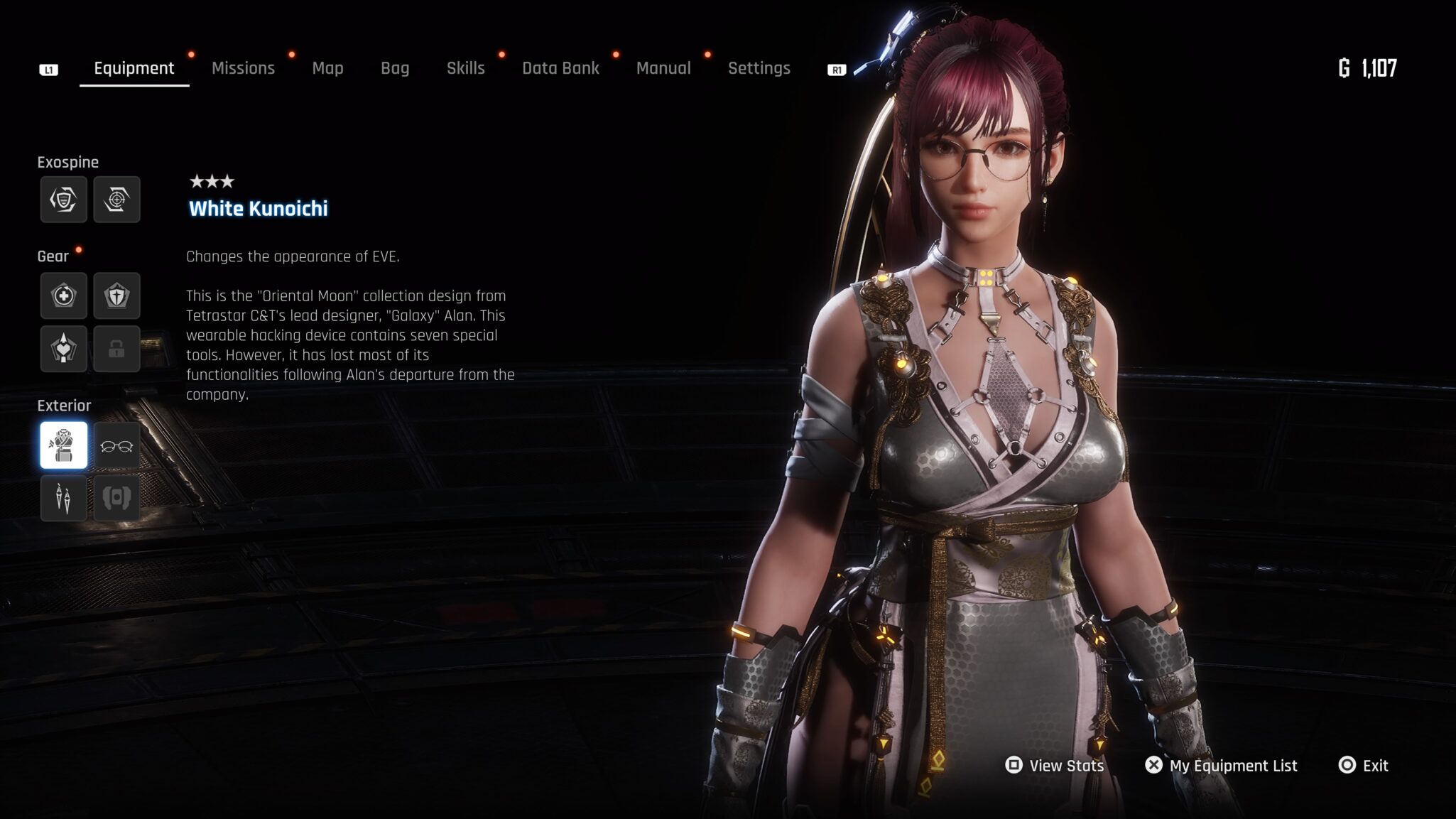Choose the crosshair Exospine slot
This screenshot has width=1456, height=819.
(x=116, y=200)
